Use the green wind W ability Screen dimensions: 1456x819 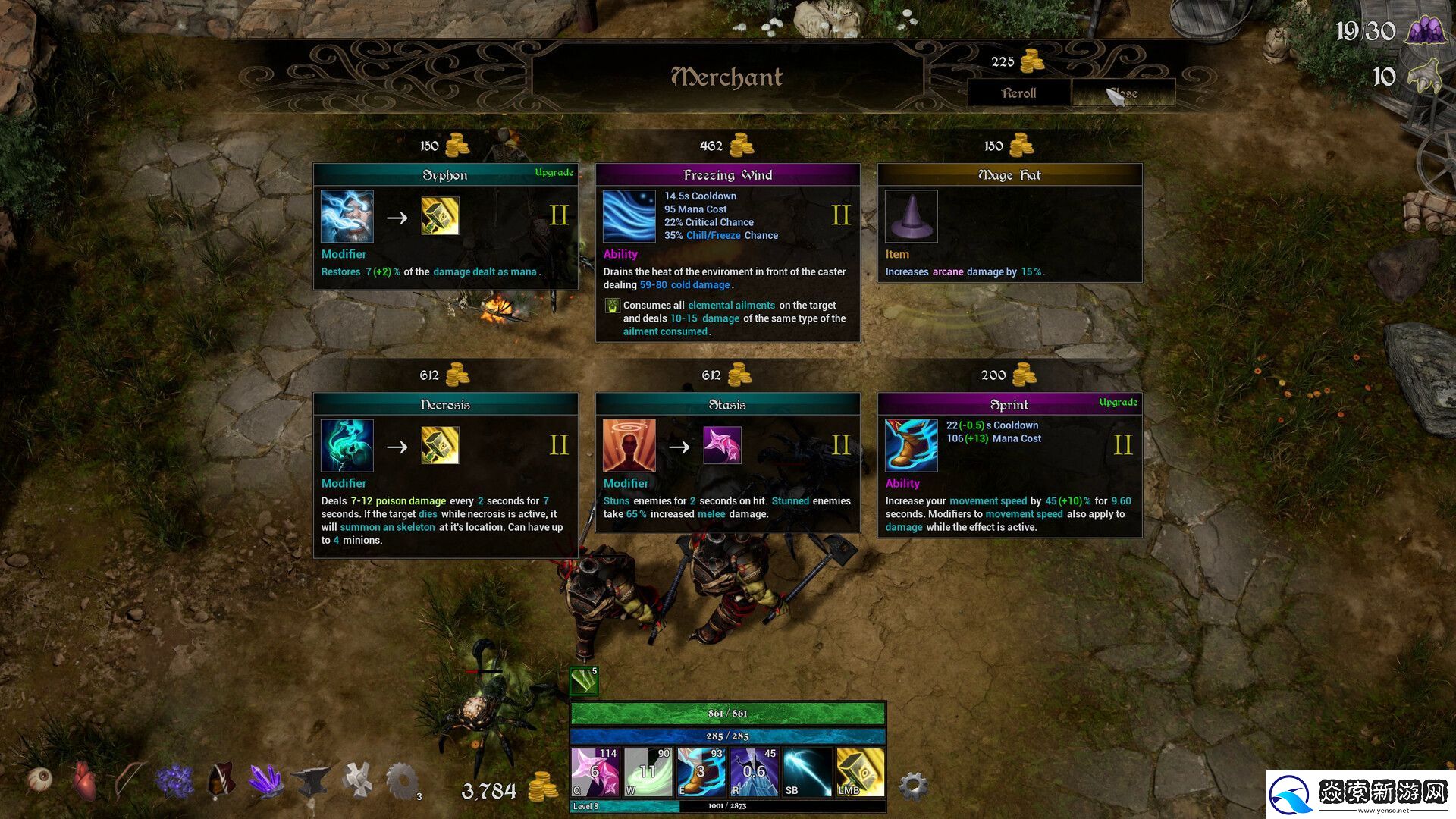[647, 772]
